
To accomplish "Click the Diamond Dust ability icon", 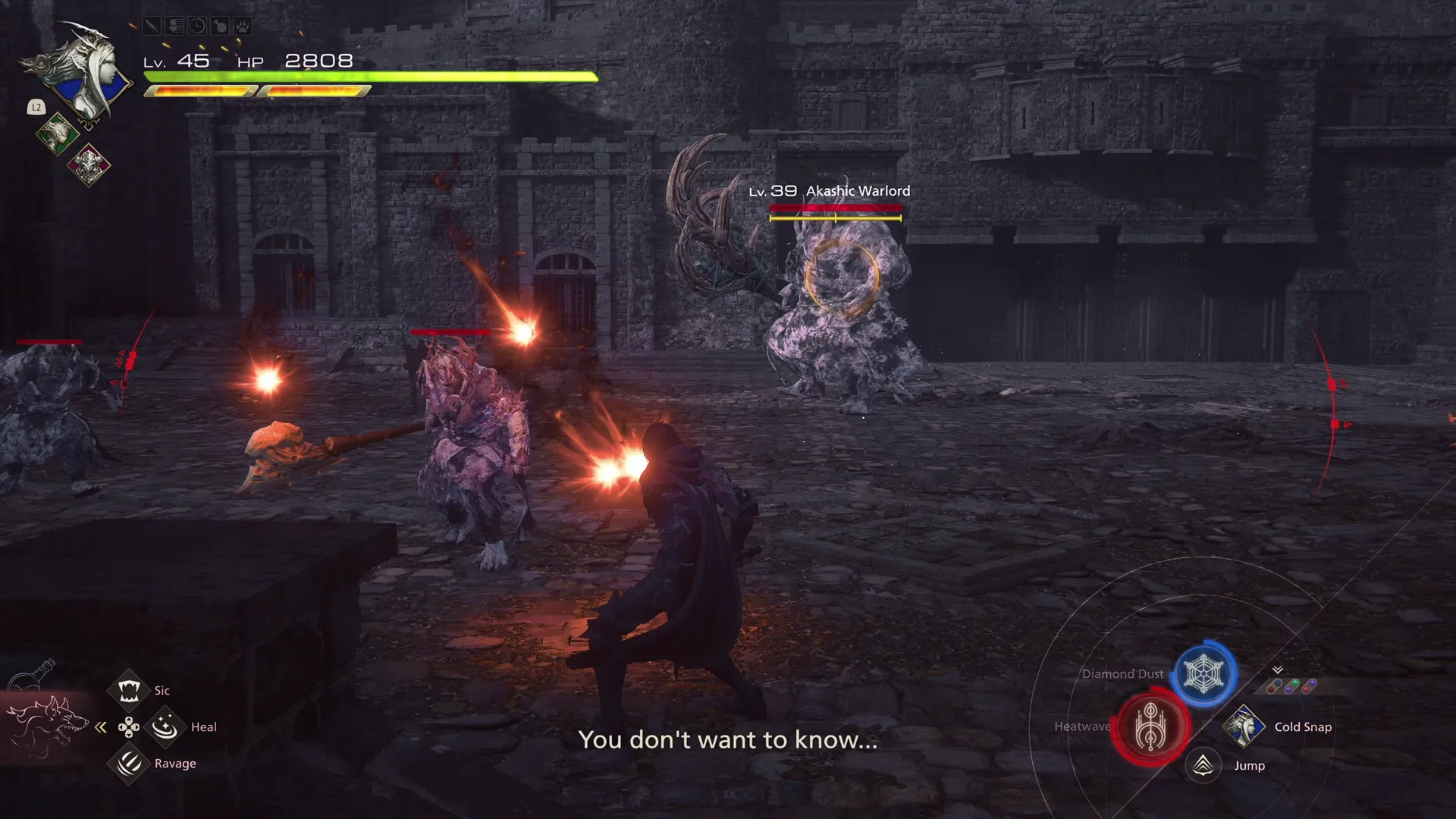I will tap(1203, 673).
